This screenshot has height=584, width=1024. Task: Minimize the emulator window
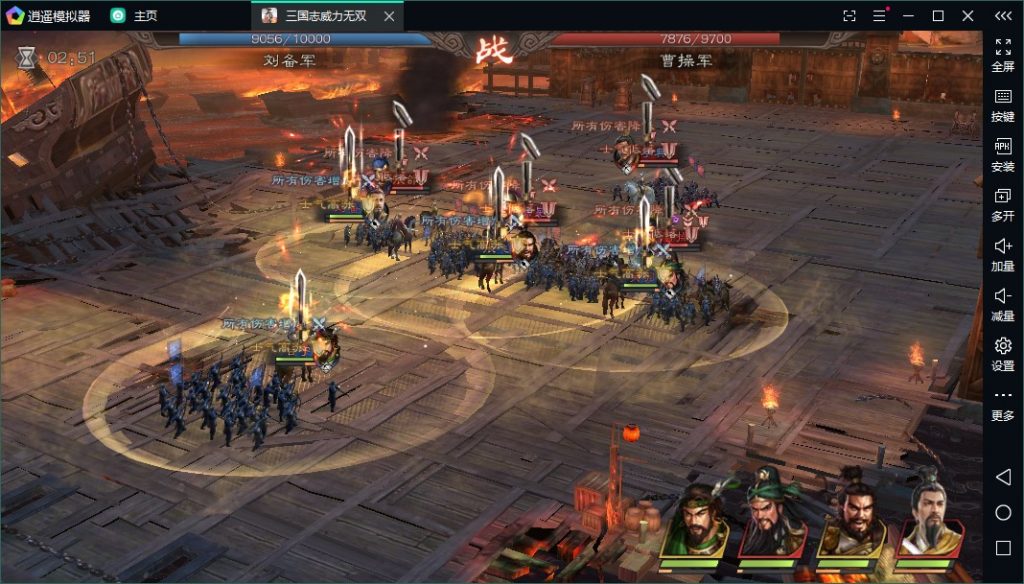point(908,16)
